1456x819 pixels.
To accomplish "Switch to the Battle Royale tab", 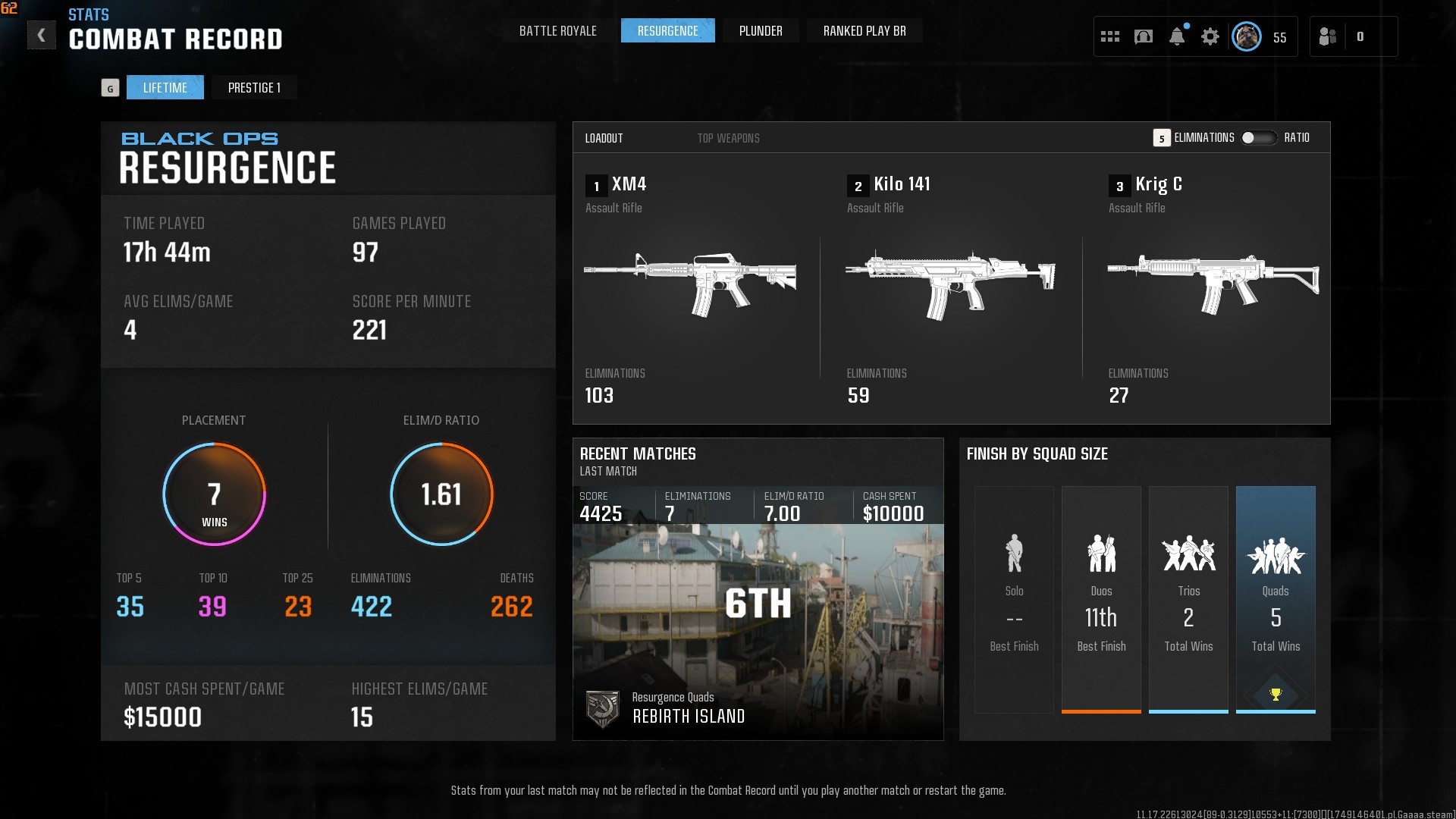I will [557, 31].
